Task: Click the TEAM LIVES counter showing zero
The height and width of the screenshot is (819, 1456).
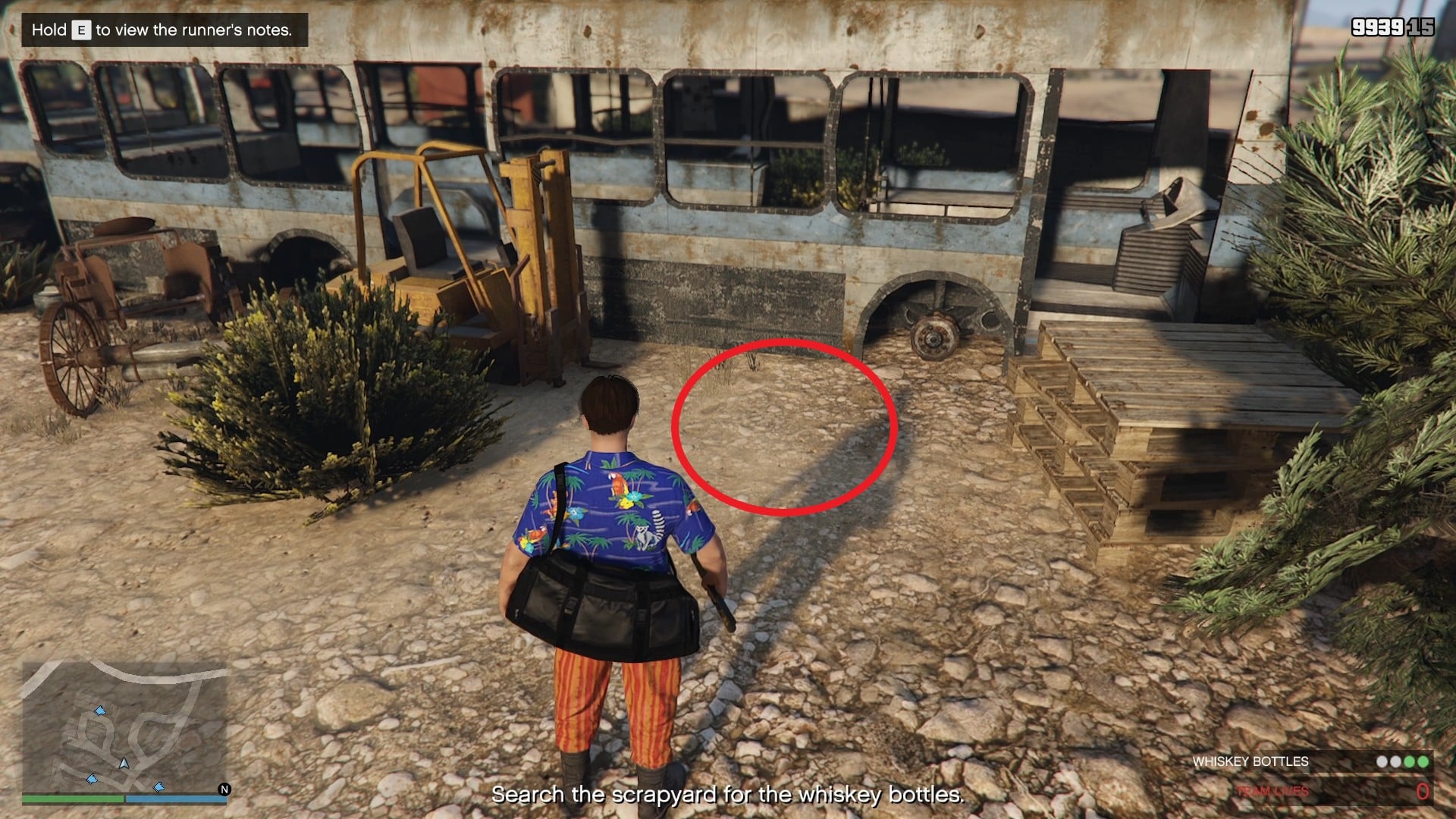Action: point(1423,792)
